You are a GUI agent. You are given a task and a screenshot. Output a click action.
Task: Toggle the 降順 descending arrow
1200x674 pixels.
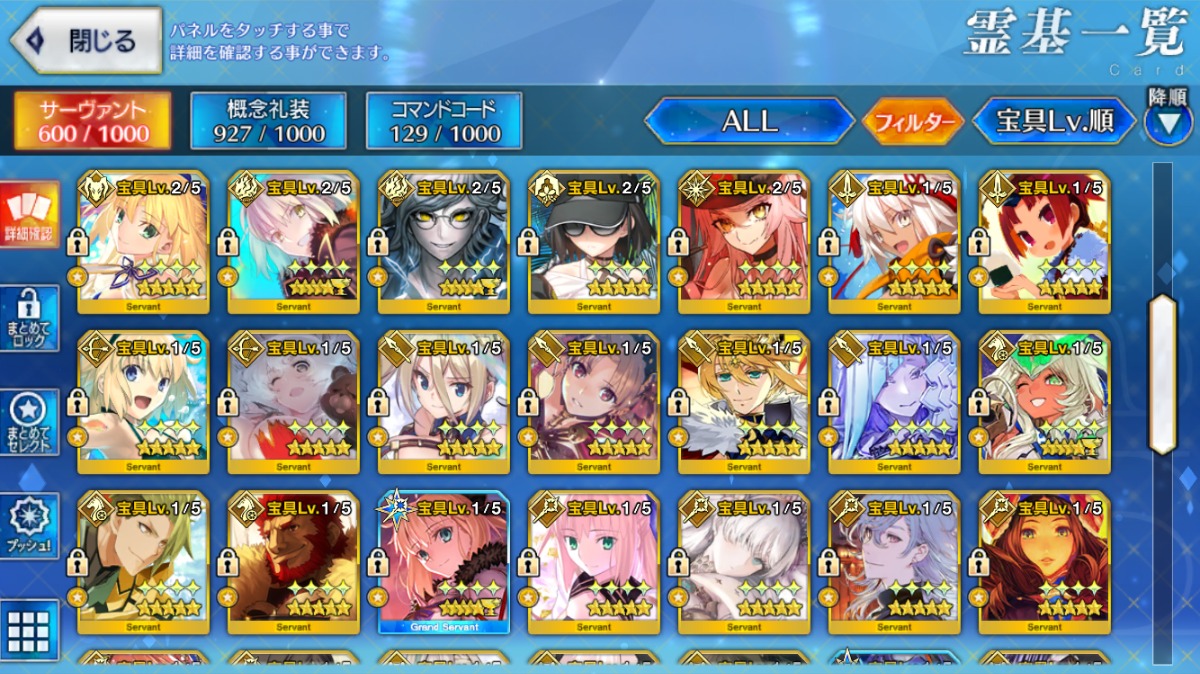click(x=1167, y=122)
